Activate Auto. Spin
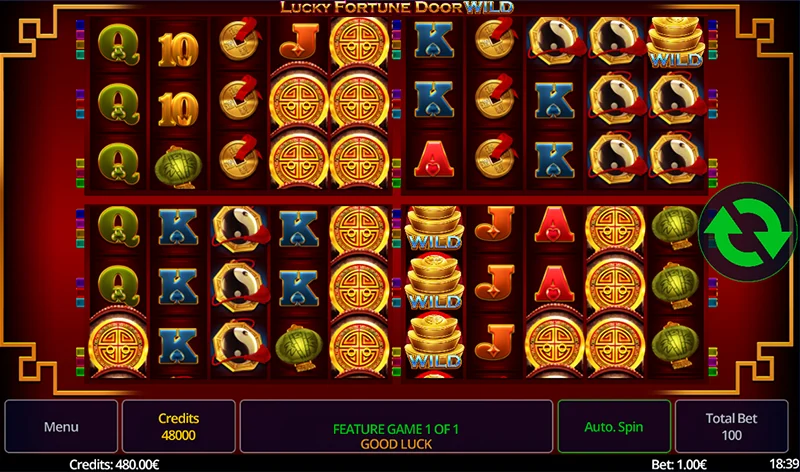 pos(614,427)
